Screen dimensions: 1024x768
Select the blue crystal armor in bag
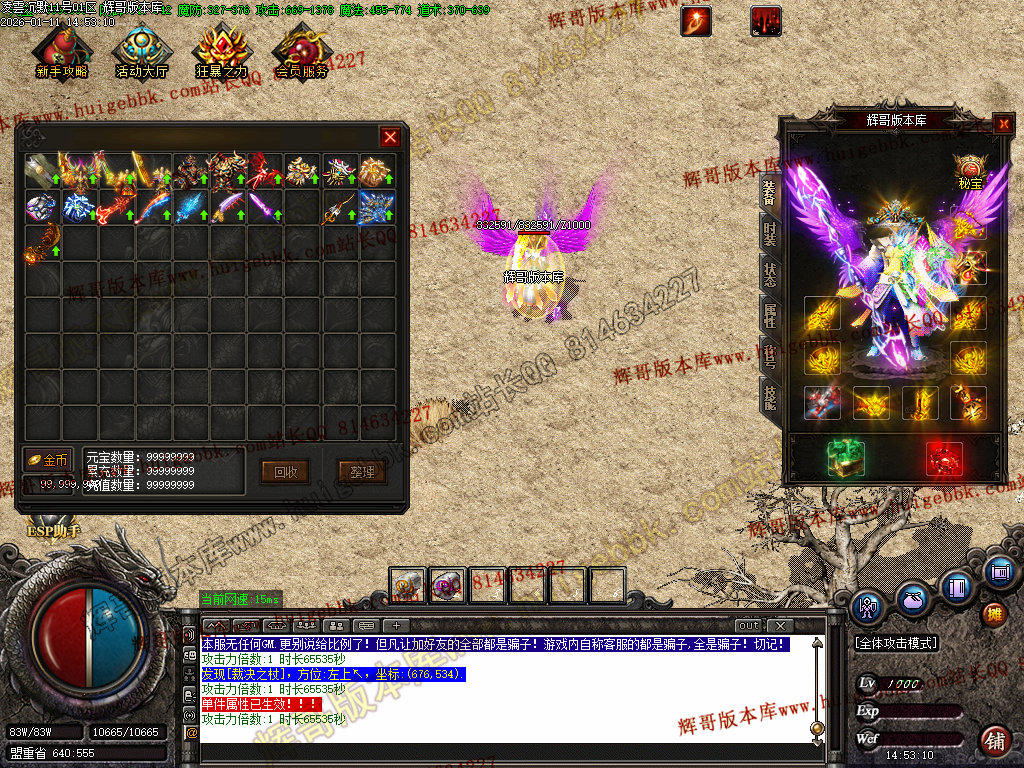[x=376, y=207]
